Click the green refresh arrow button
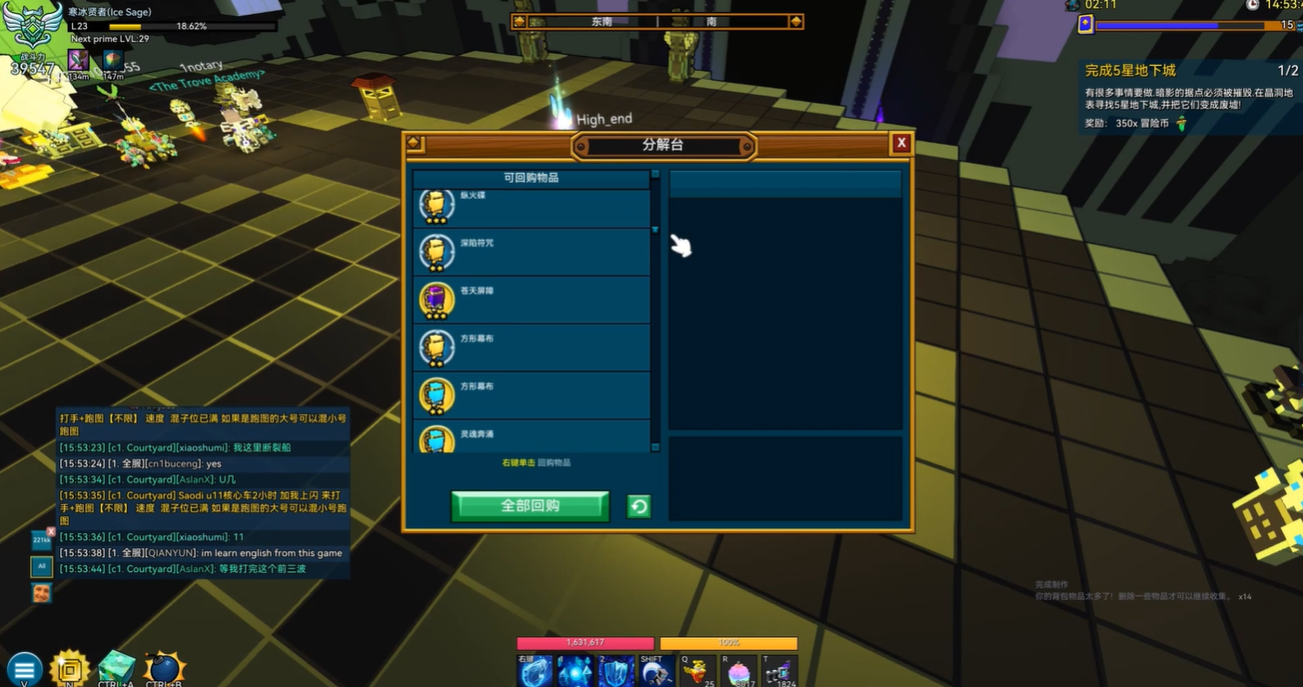This screenshot has height=687, width=1303. coord(638,507)
